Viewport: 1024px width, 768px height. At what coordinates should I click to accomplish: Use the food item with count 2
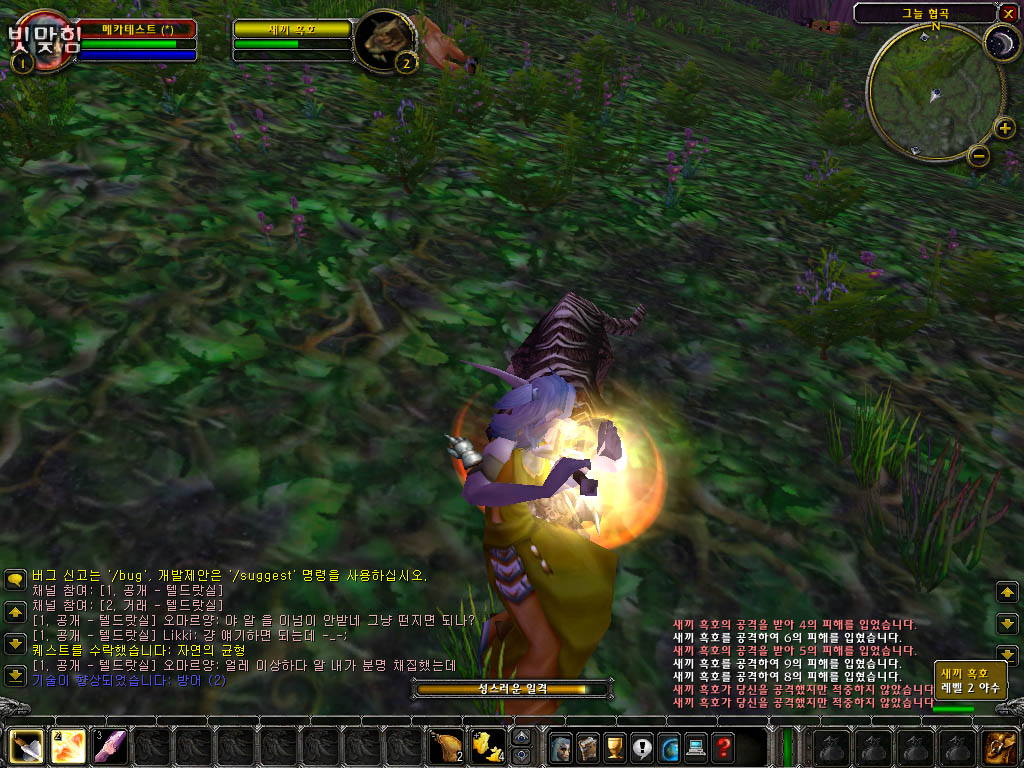(445, 746)
